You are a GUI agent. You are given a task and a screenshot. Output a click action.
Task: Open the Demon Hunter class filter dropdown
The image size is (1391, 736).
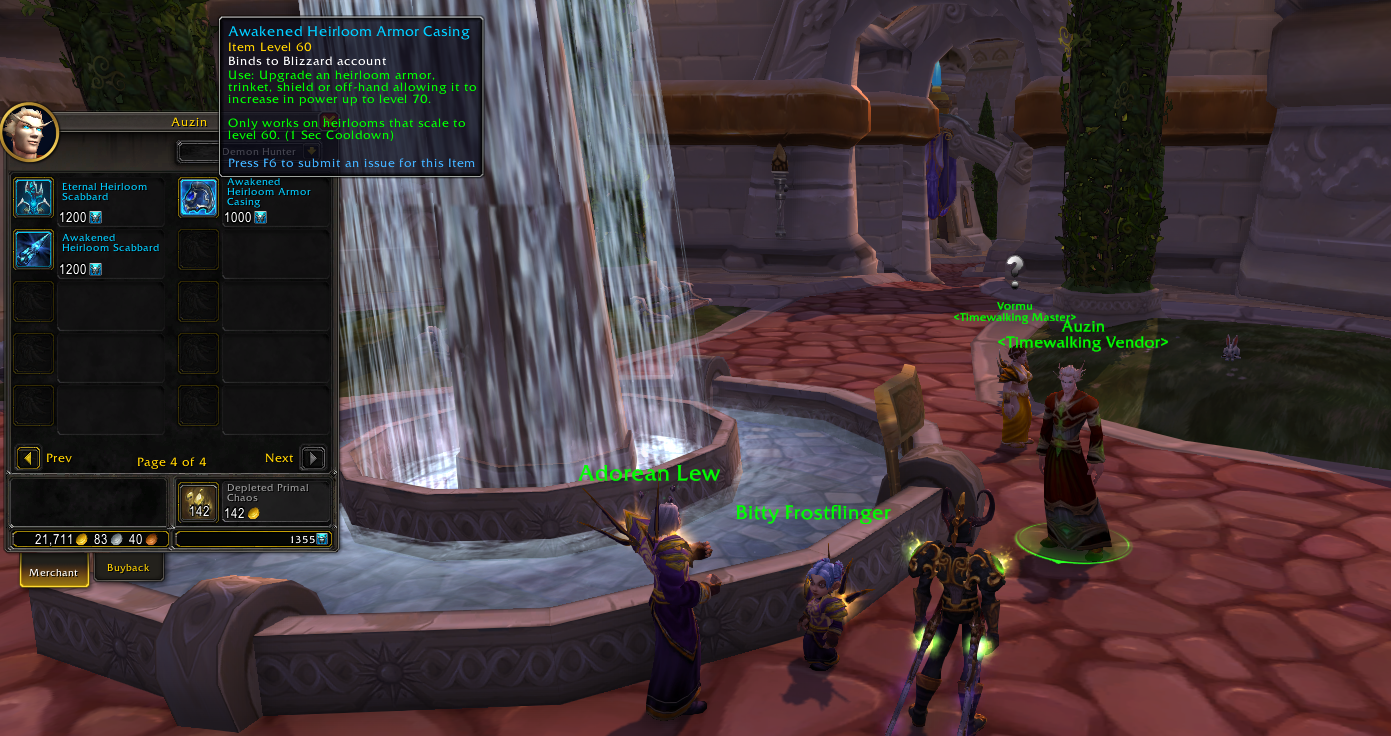point(310,152)
